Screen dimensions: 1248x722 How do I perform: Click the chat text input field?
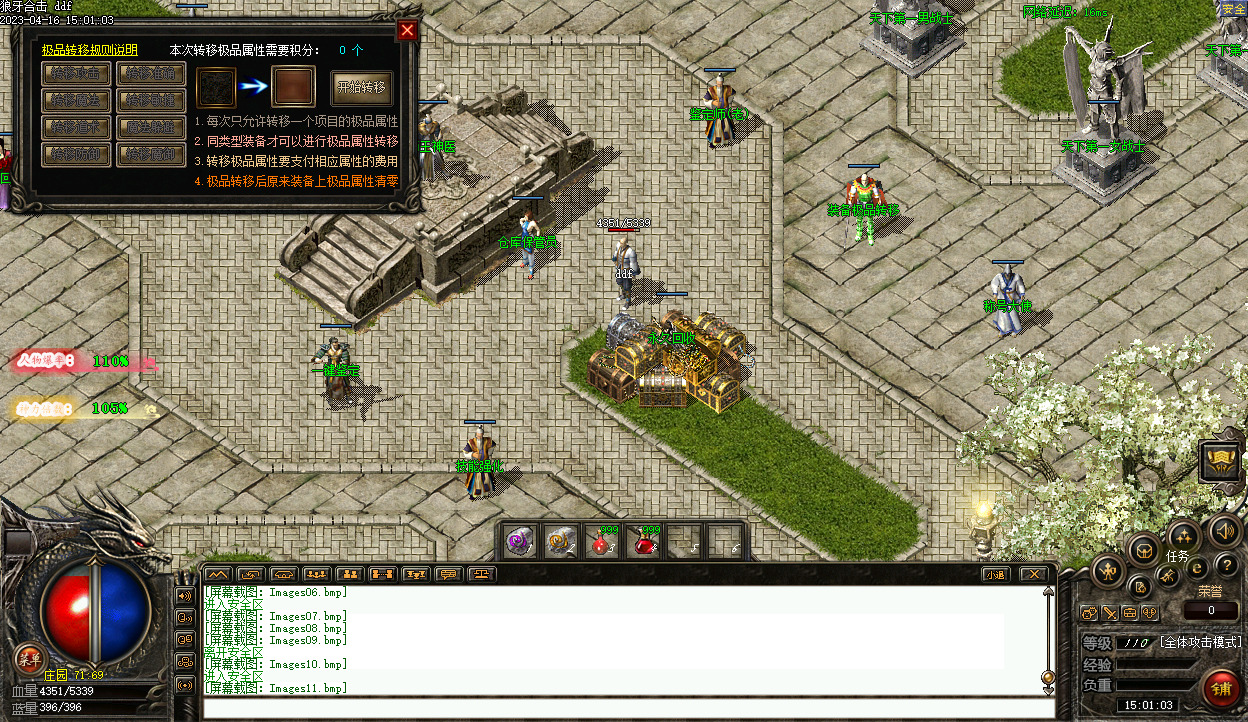point(628,707)
